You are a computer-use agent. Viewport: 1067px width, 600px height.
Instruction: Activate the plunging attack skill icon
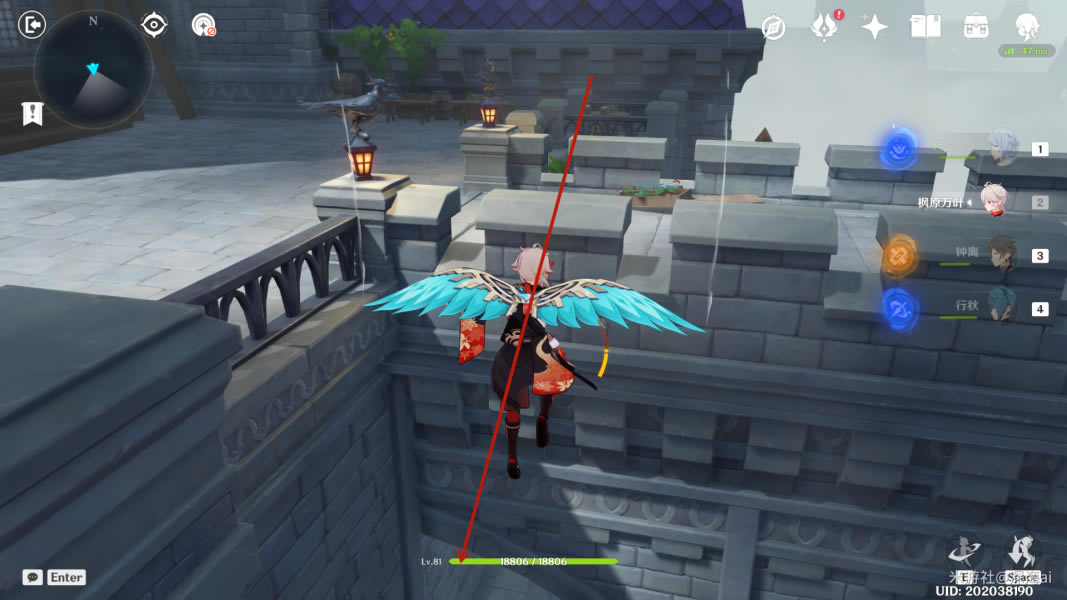(x=965, y=551)
